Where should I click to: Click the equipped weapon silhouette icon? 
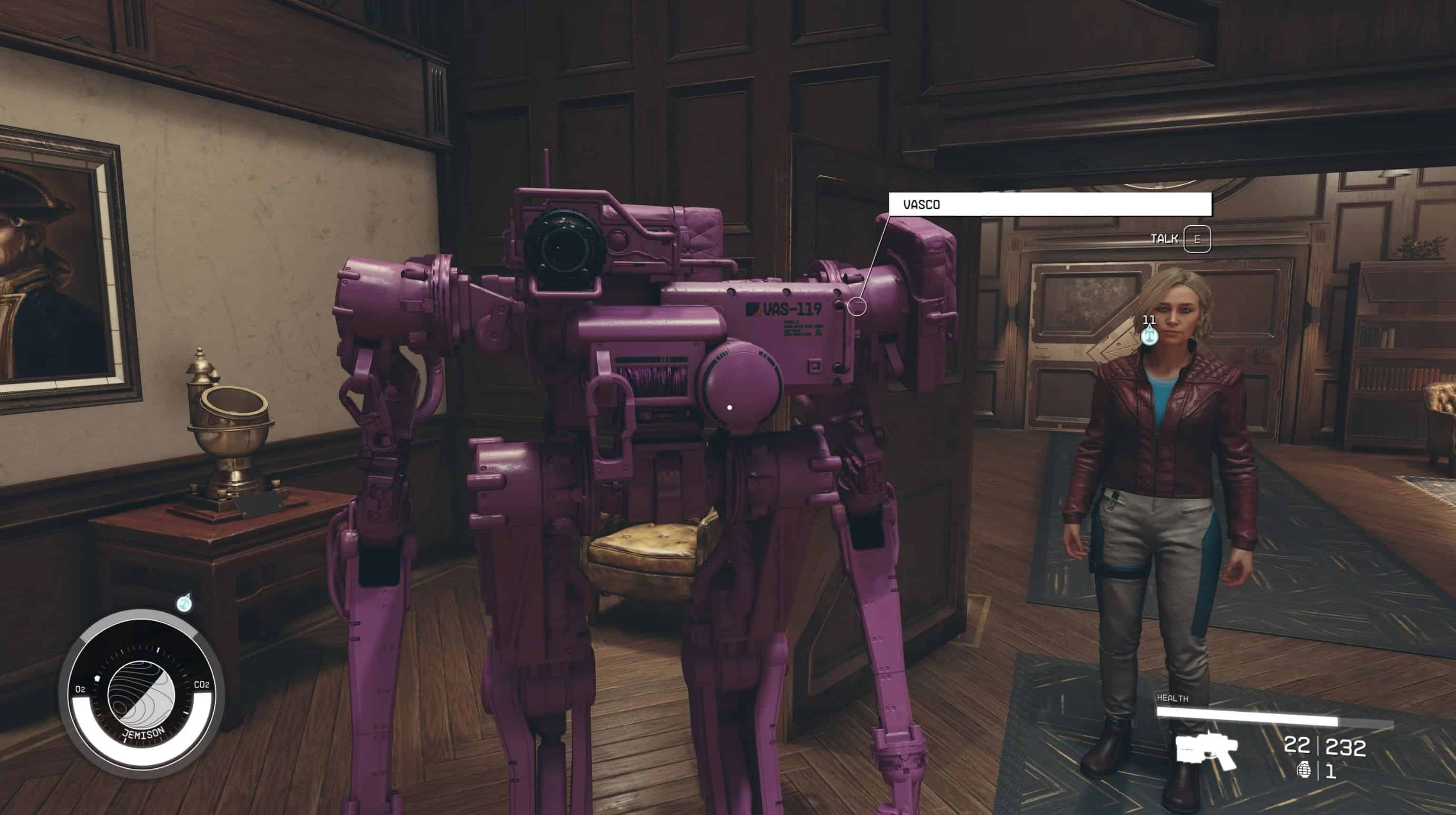[x=1207, y=750]
